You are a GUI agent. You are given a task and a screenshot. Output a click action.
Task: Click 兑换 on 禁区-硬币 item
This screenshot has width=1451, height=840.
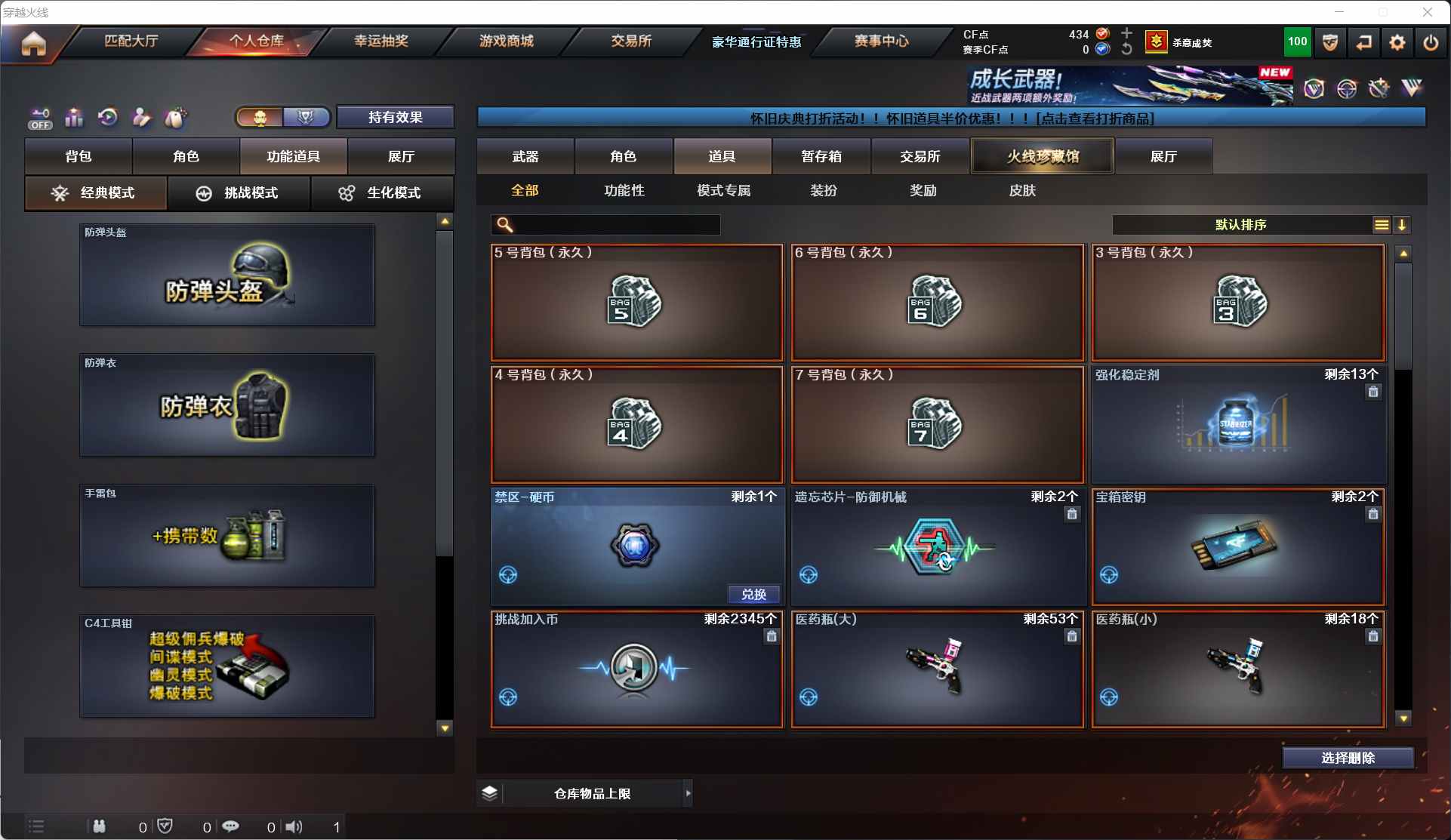click(x=753, y=594)
